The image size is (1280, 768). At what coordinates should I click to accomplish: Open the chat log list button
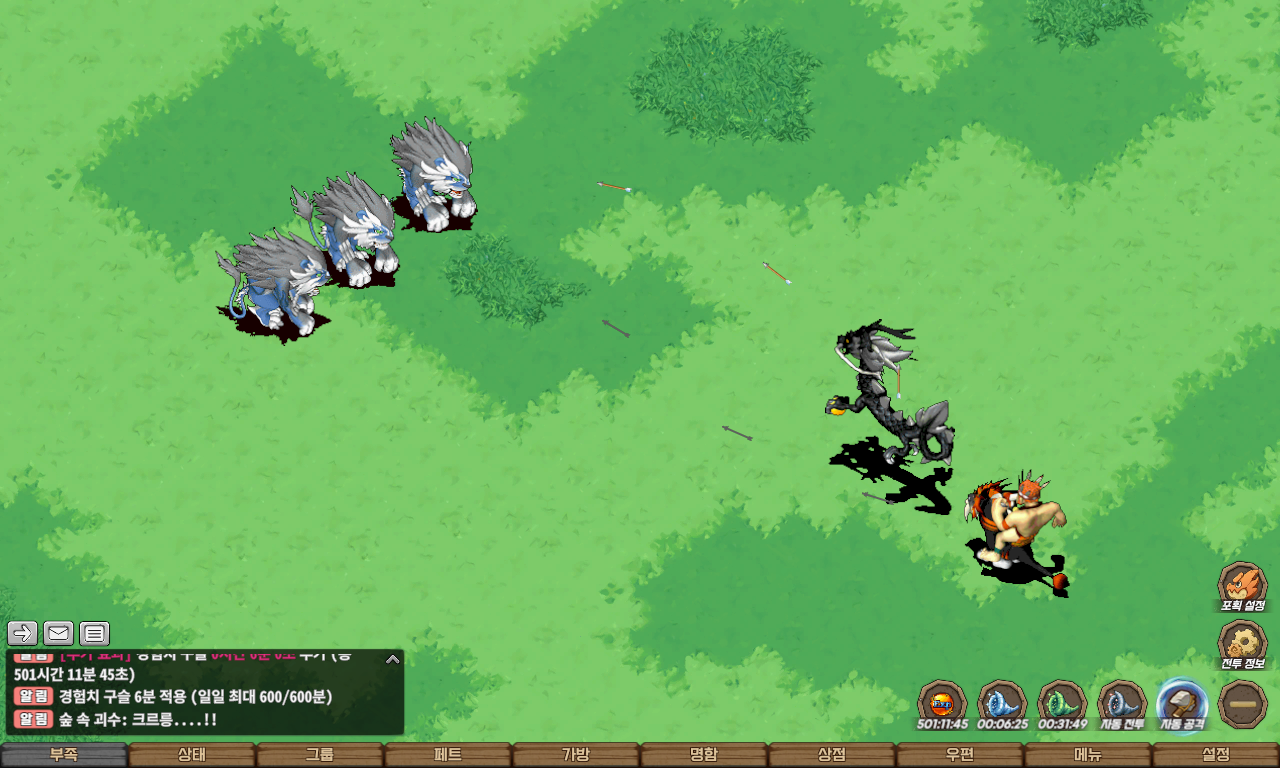[x=95, y=633]
